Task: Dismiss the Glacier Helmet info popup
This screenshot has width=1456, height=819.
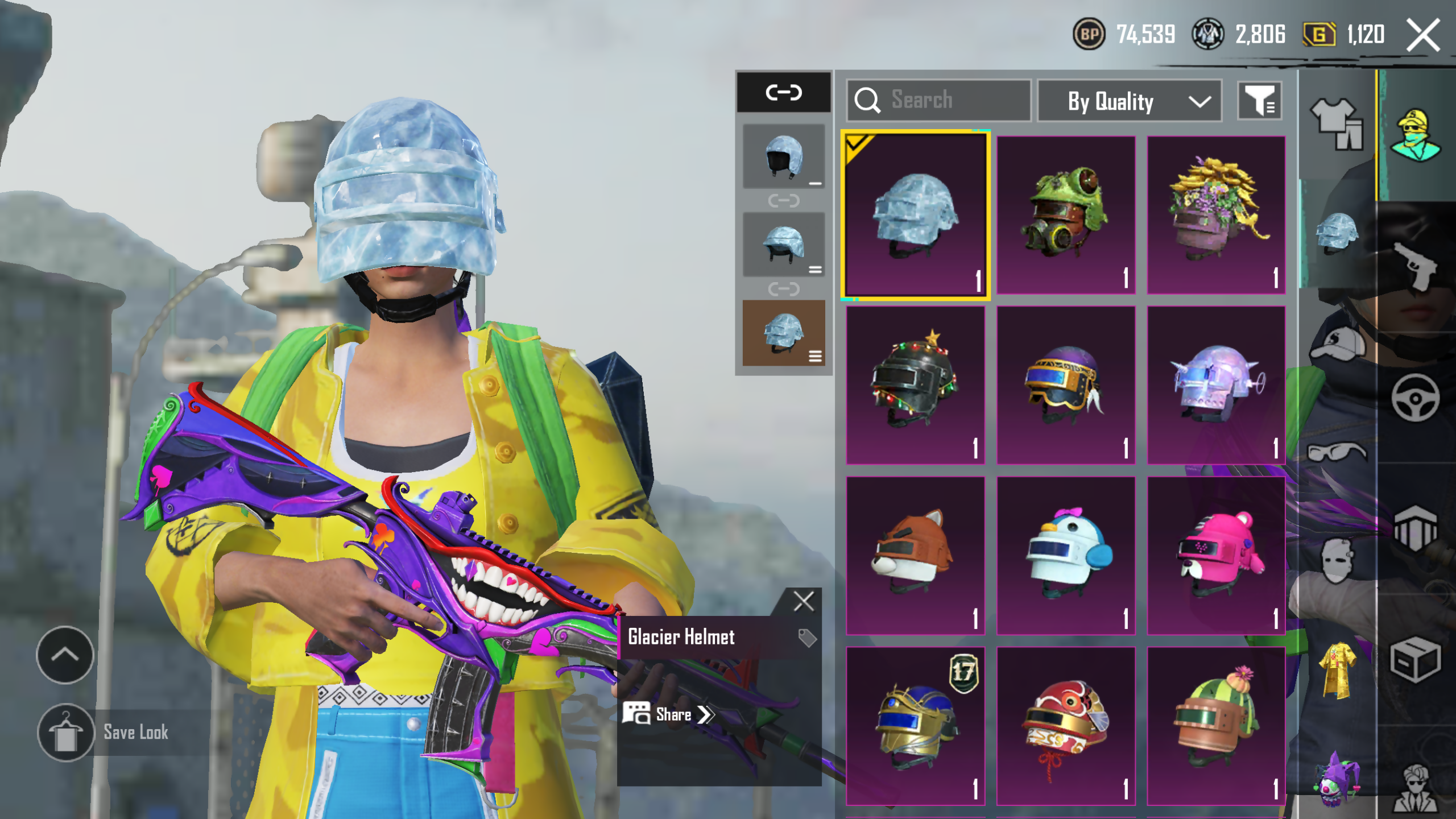Action: (803, 601)
